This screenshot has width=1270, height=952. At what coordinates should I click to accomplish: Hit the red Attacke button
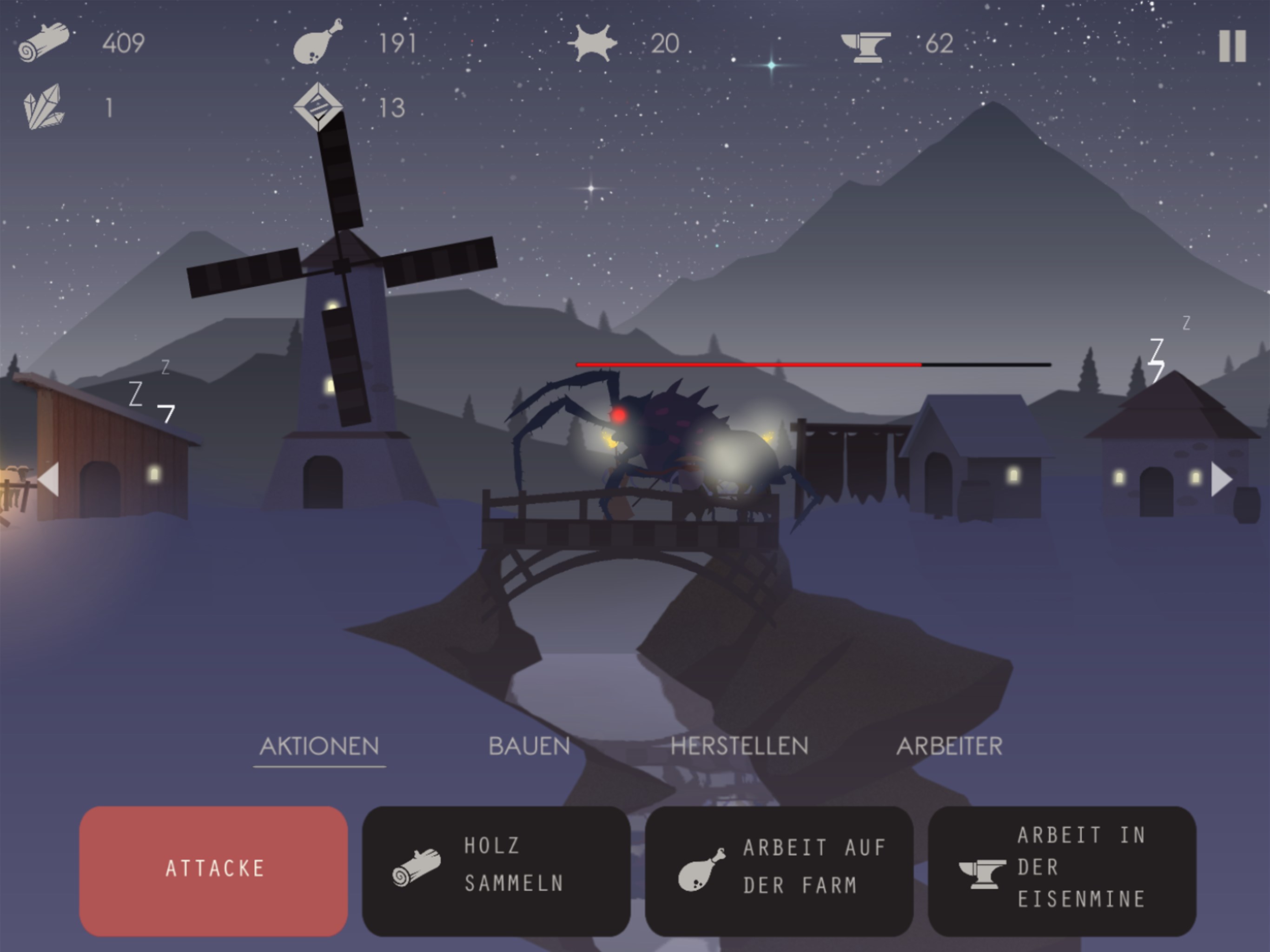[x=213, y=870]
